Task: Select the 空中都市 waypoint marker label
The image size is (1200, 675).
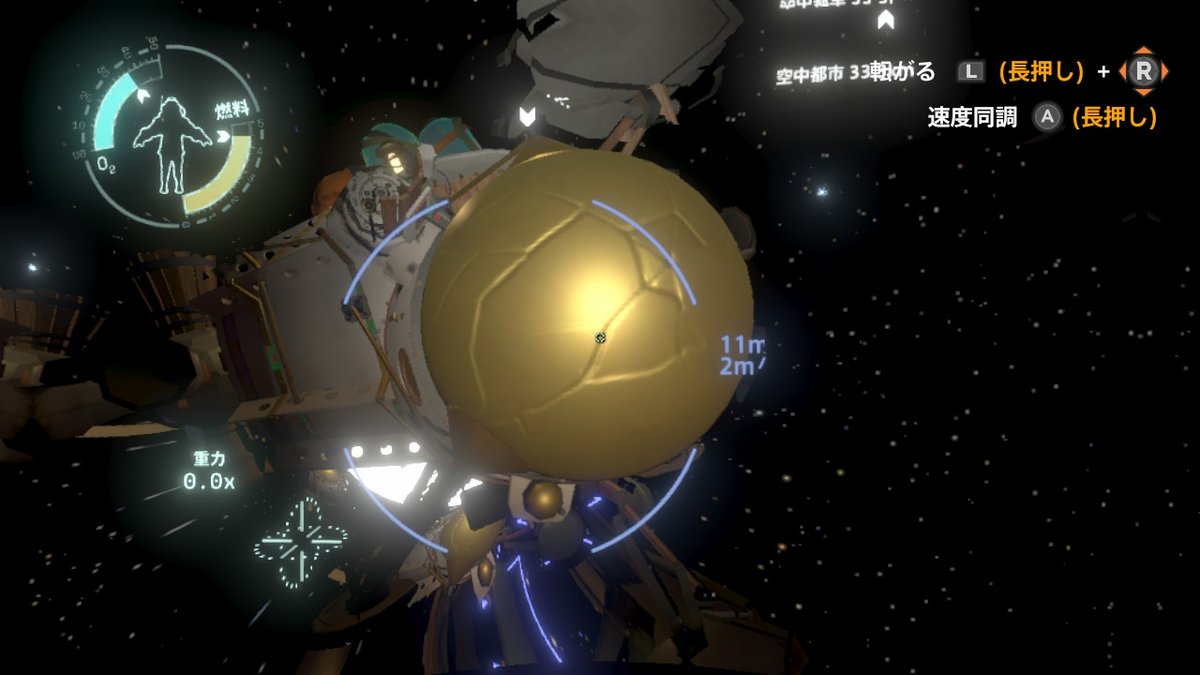Action: [x=820, y=75]
